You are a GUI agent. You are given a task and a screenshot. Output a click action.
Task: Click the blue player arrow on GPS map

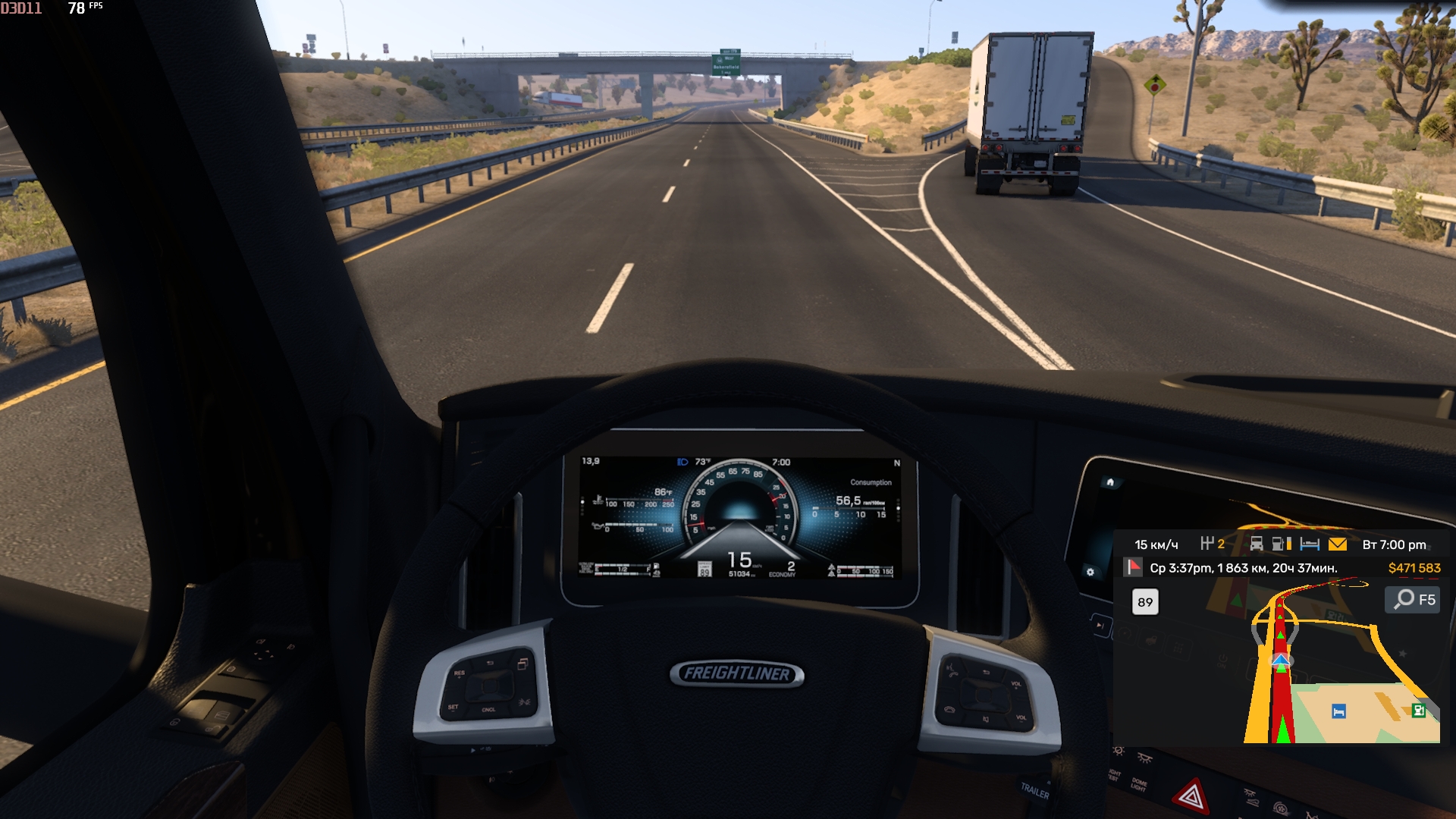point(1281,662)
